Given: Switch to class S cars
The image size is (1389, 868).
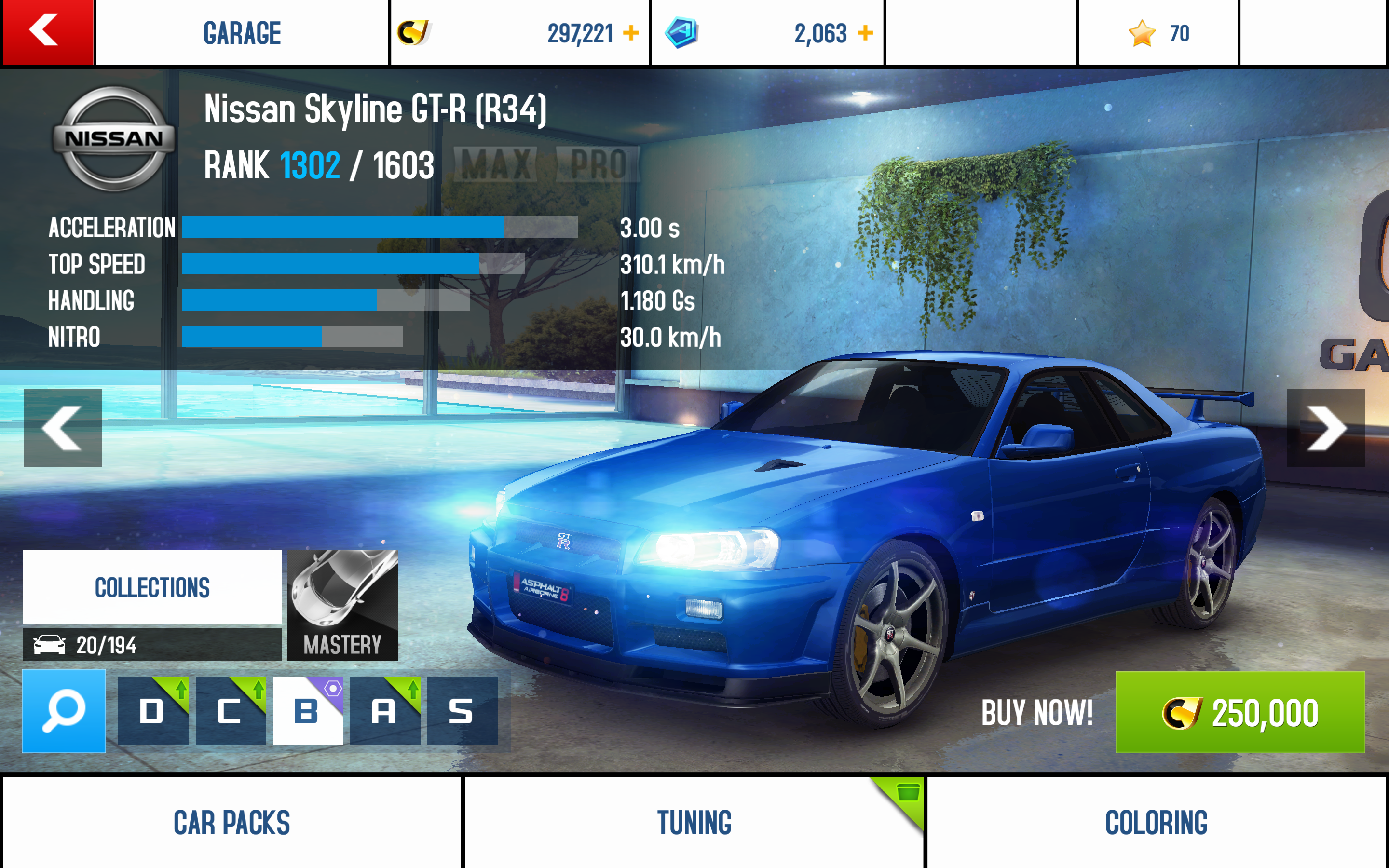Looking at the screenshot, I should [462, 711].
